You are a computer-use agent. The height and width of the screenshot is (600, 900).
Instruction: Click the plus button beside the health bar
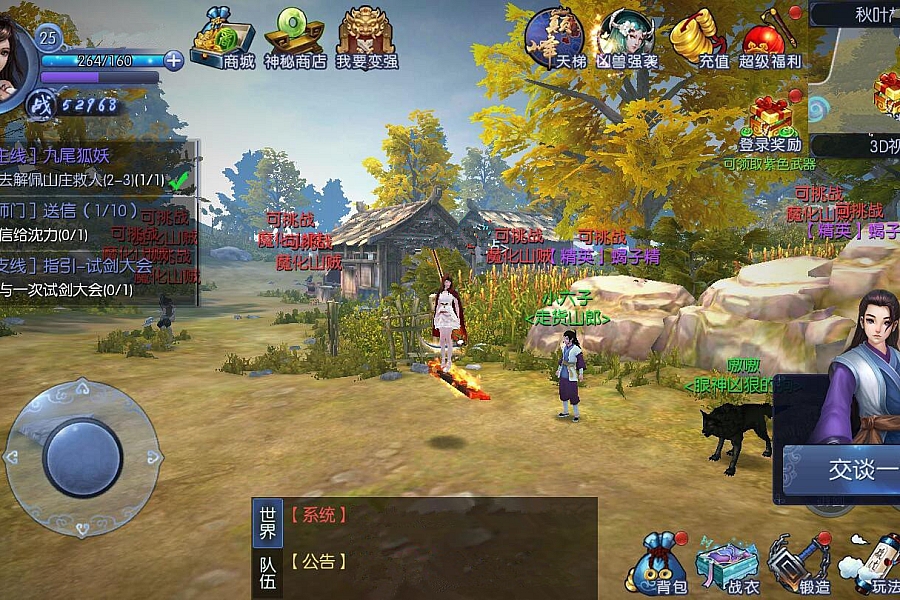[174, 60]
